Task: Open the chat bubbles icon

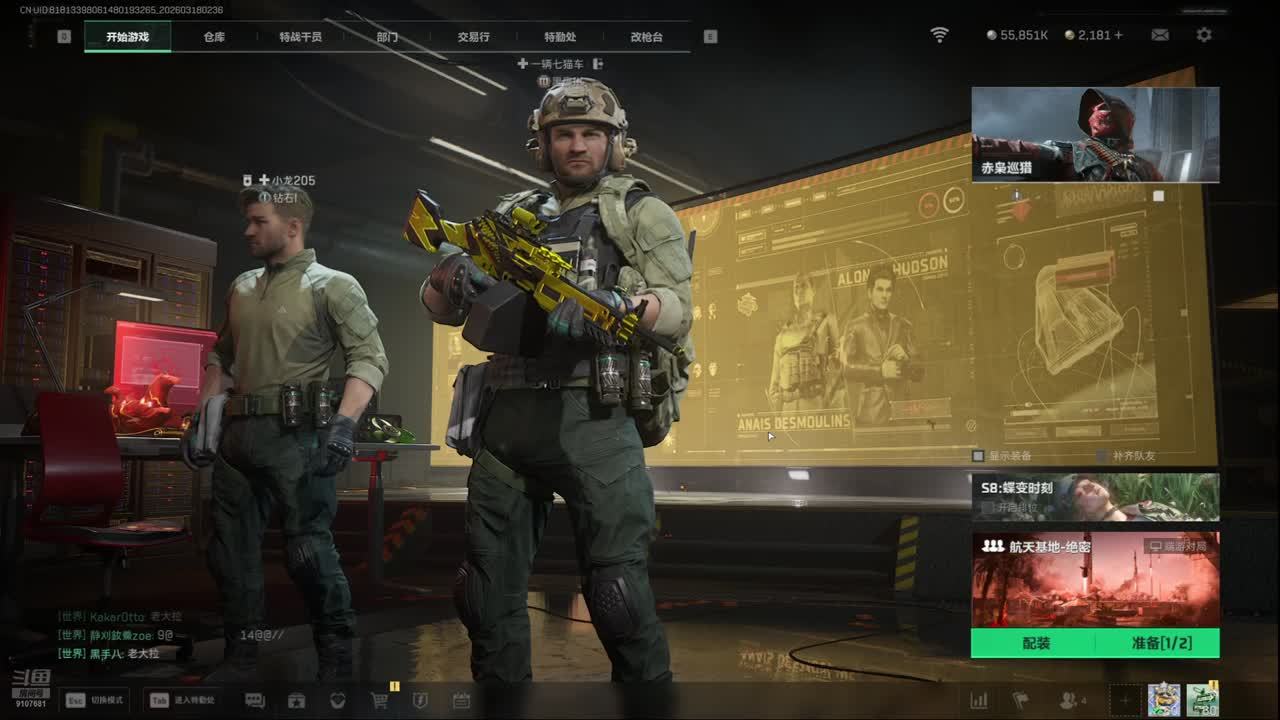Action: coord(255,701)
